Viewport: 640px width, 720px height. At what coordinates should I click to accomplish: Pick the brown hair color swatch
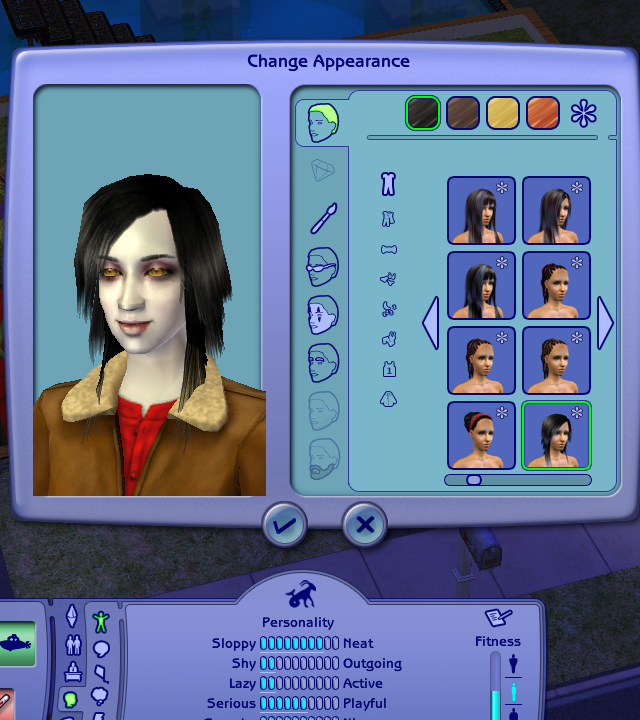(463, 113)
